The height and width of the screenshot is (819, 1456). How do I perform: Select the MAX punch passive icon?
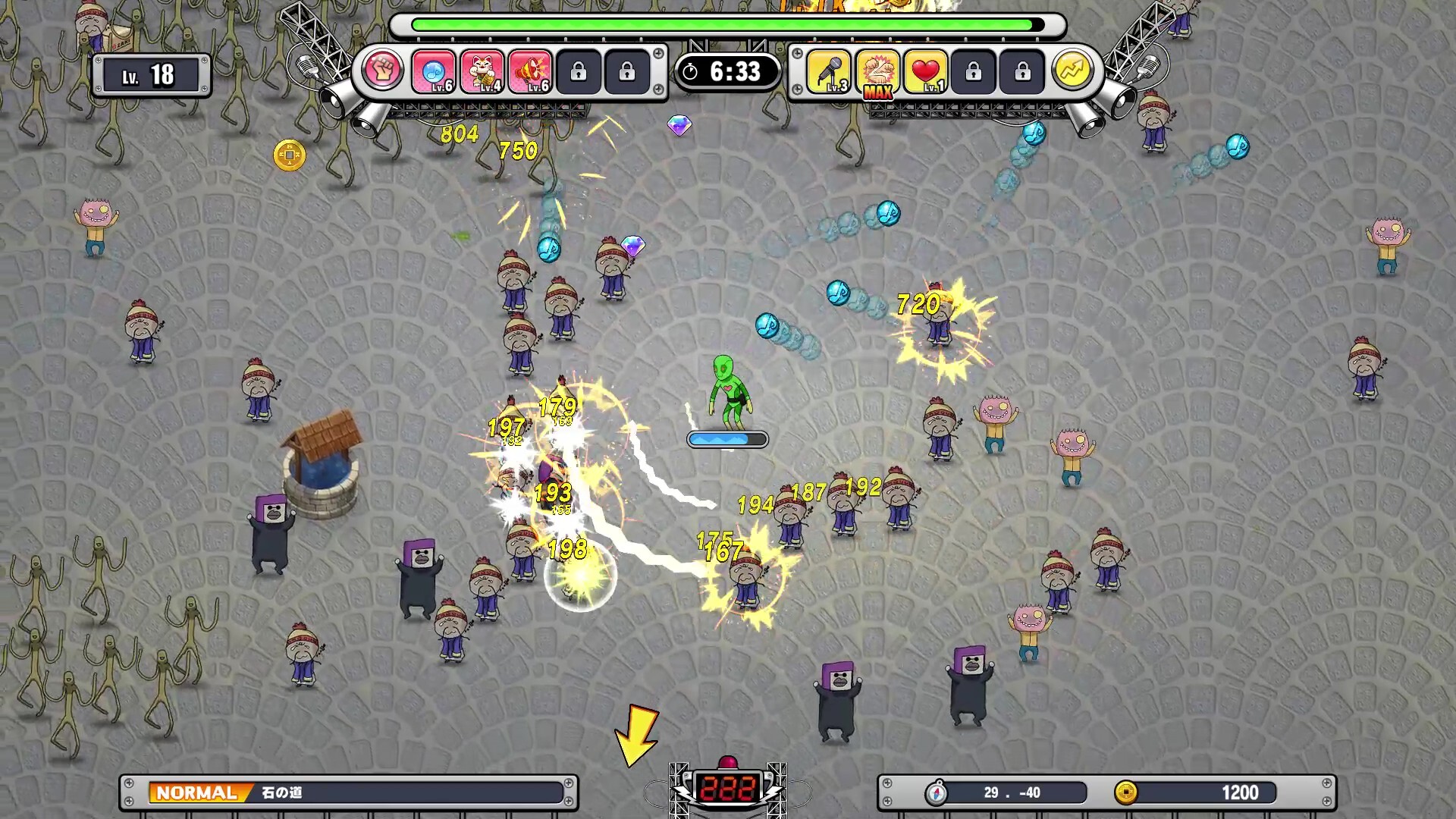877,71
